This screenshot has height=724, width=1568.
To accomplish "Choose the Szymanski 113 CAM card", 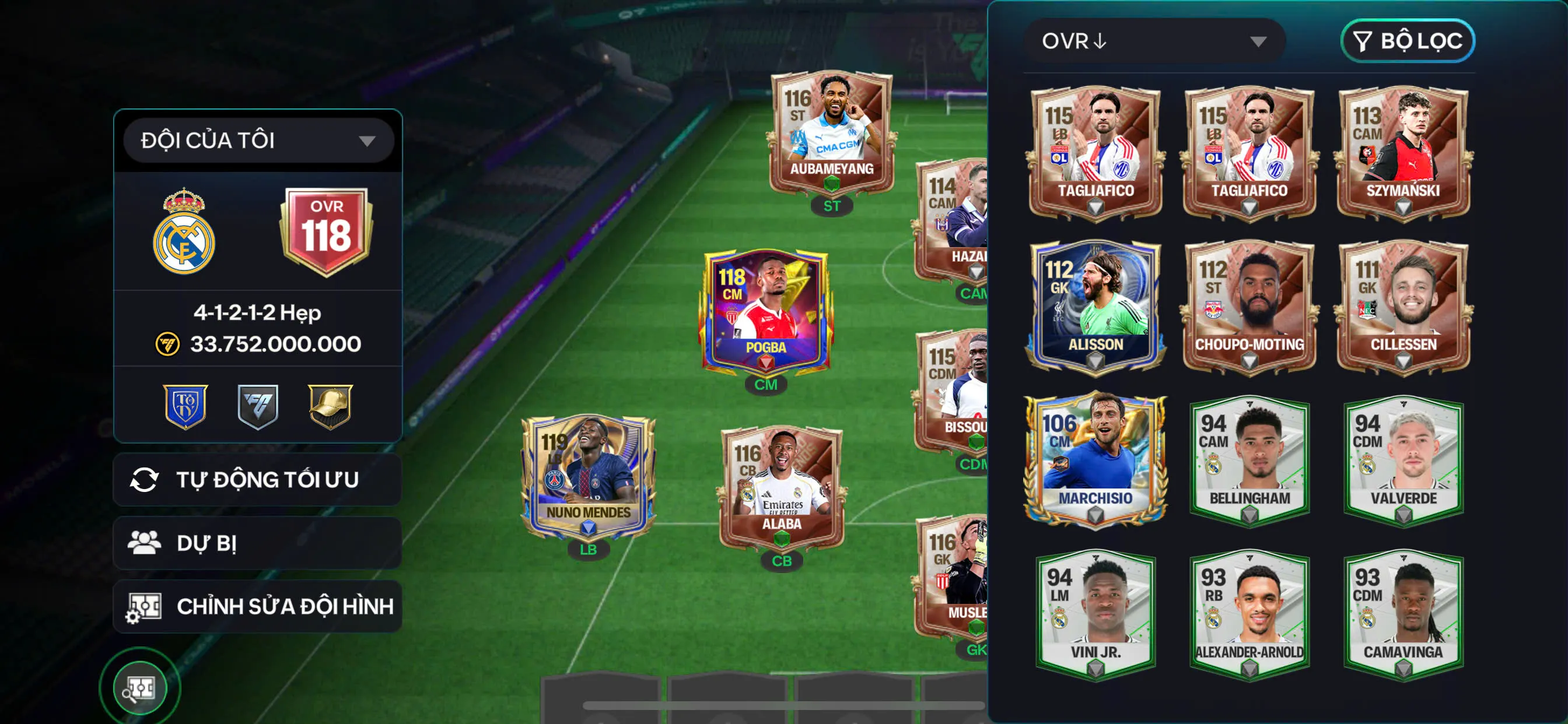I will point(1402,152).
